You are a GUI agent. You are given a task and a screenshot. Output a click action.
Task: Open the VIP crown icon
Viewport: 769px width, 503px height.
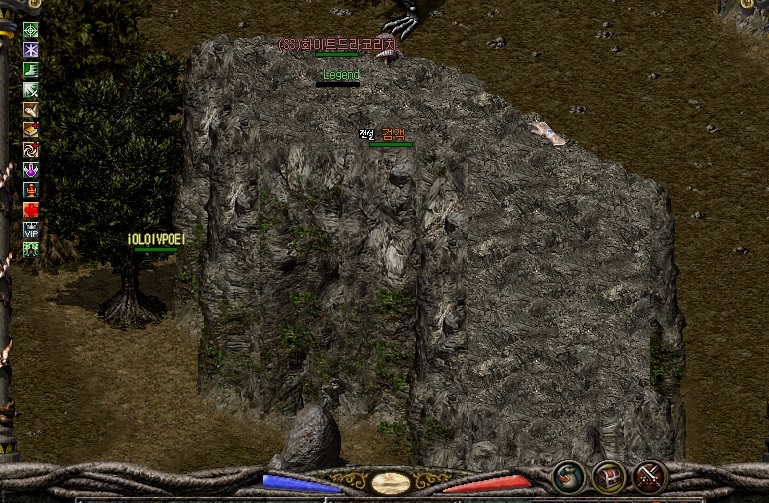pos(31,230)
